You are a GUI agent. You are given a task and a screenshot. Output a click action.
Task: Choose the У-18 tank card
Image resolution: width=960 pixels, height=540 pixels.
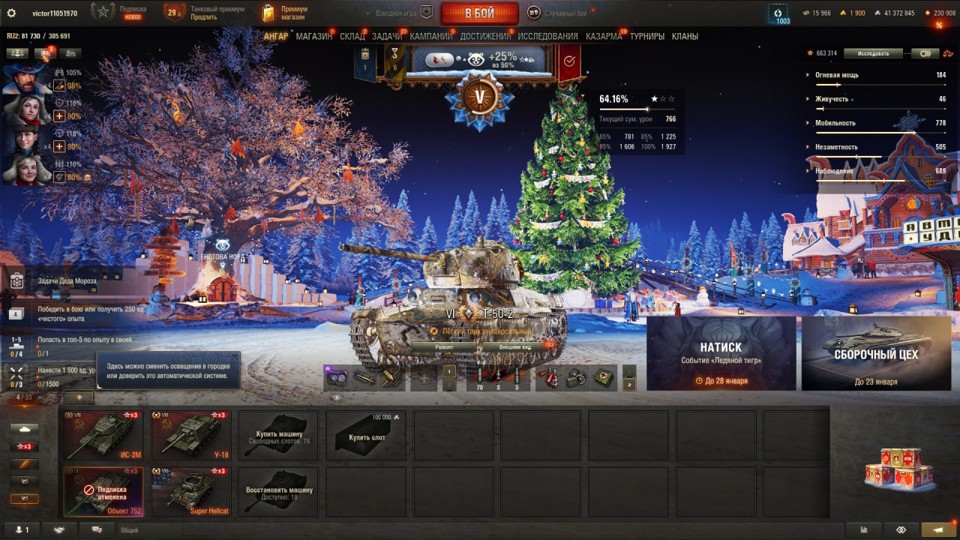[191, 435]
